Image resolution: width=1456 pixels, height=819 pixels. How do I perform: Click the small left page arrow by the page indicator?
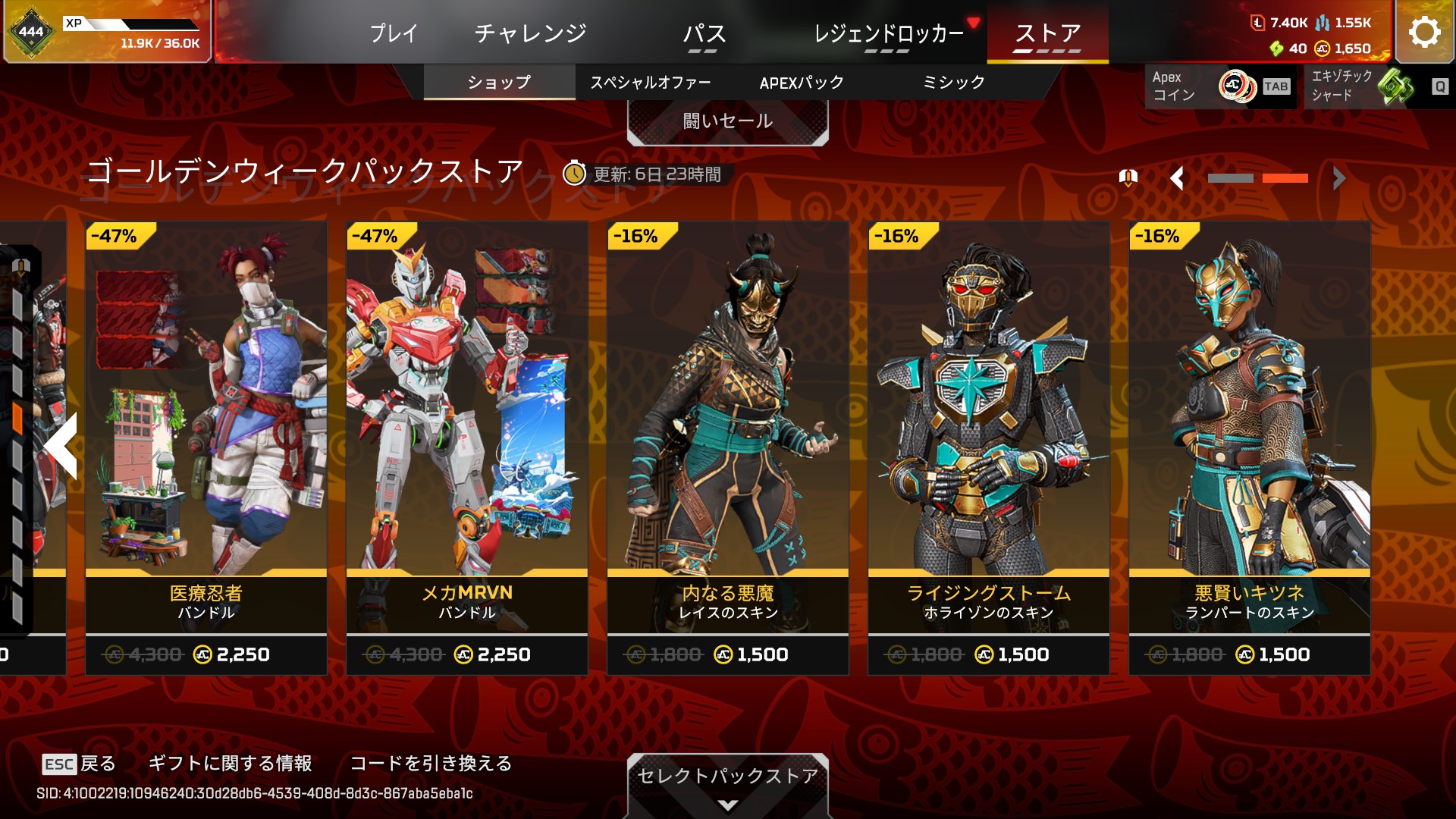pyautogui.click(x=1177, y=179)
